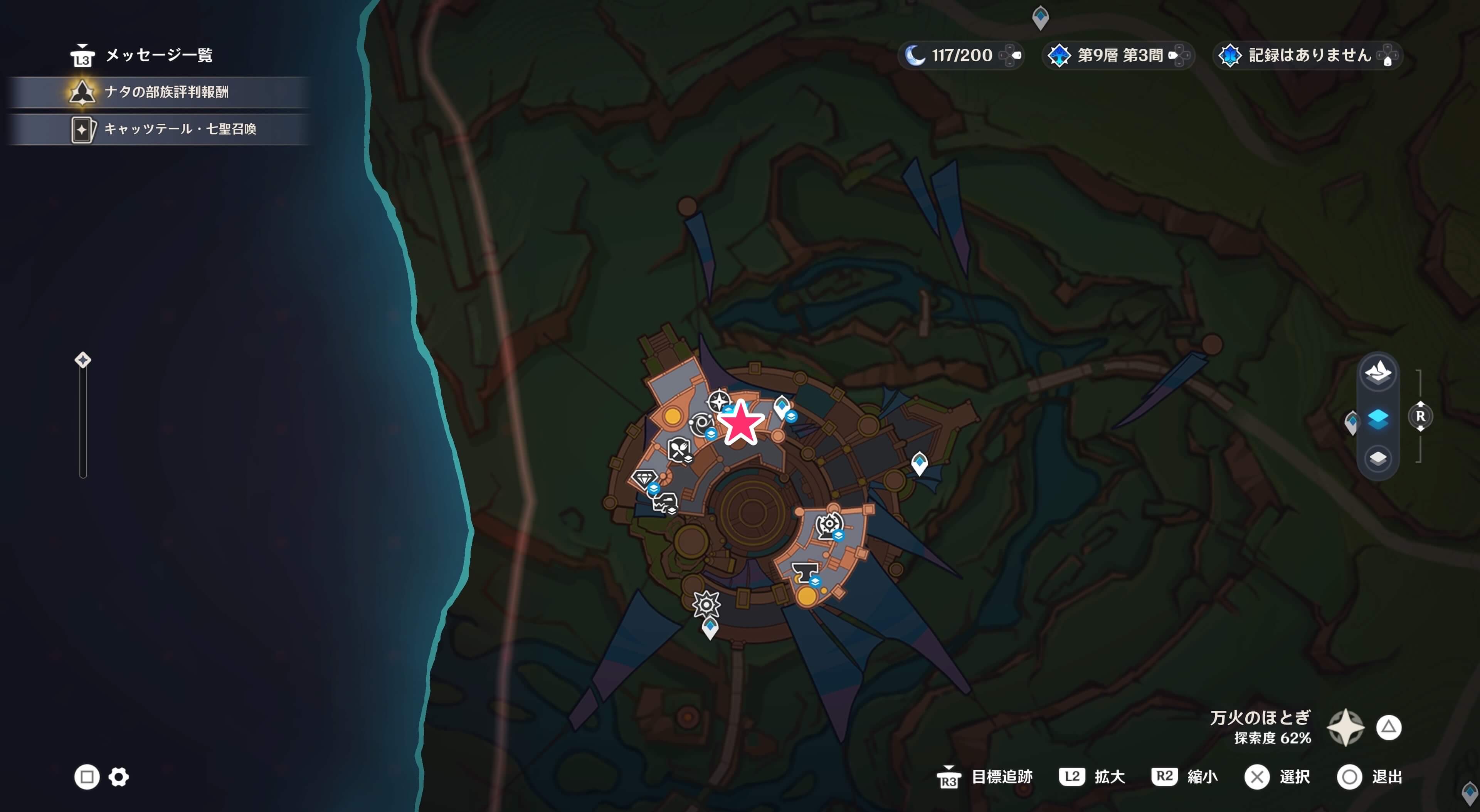1480x812 pixels.
Task: Select the blacksmith anvil map marker
Action: [x=804, y=571]
